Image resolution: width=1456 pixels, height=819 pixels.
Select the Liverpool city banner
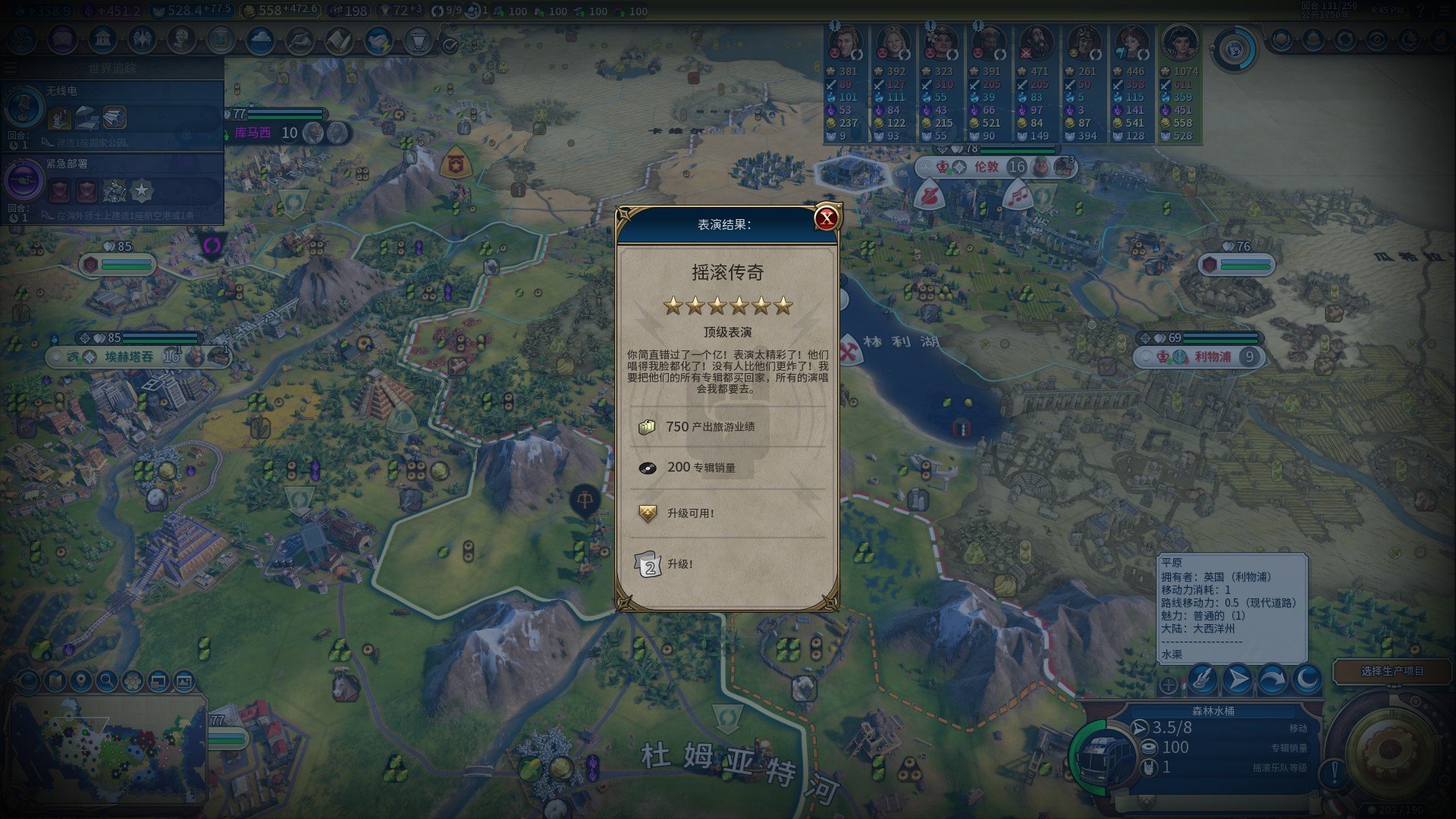point(1212,356)
